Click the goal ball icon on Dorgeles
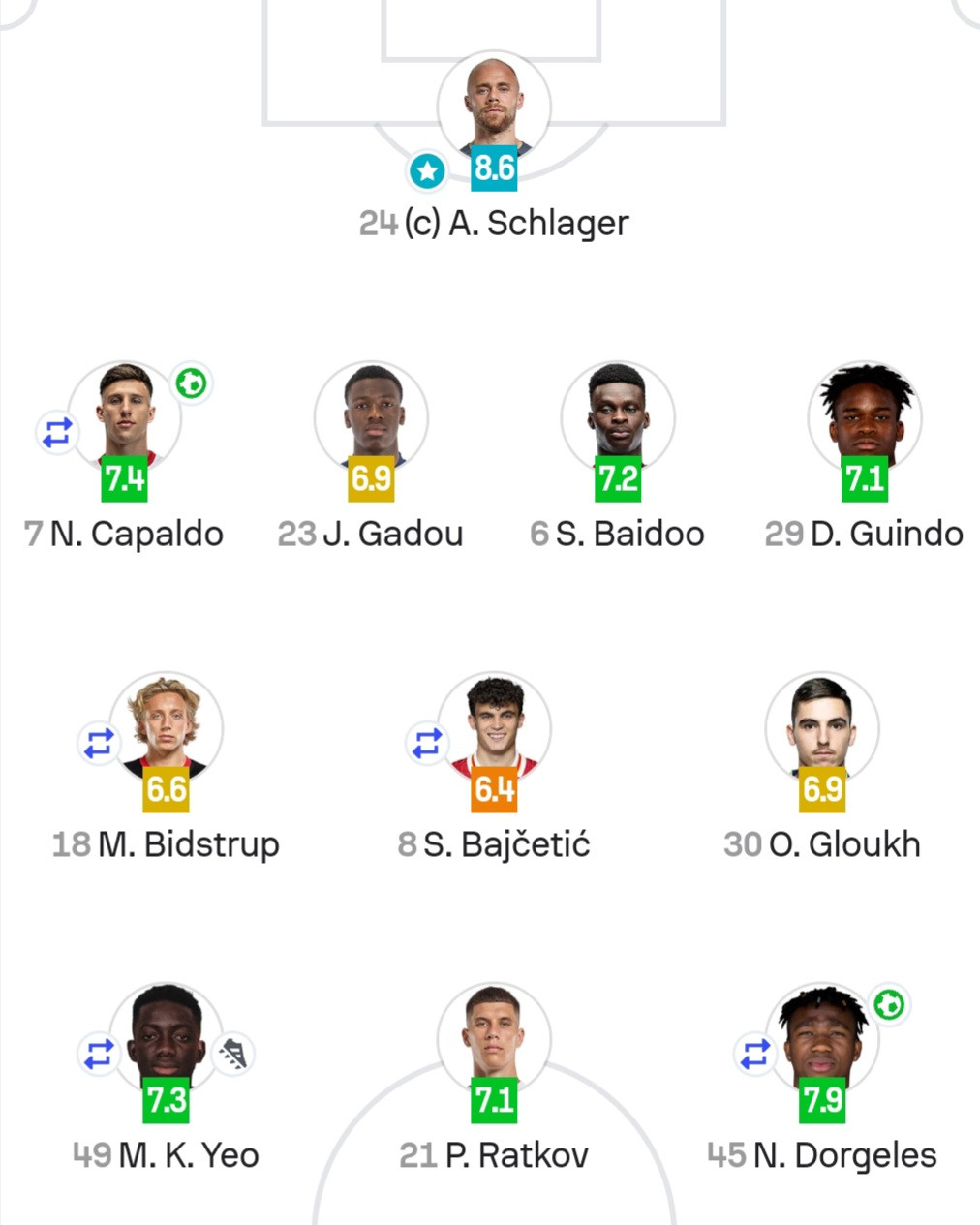Screen dimensions: 980x1225 coord(889,1004)
